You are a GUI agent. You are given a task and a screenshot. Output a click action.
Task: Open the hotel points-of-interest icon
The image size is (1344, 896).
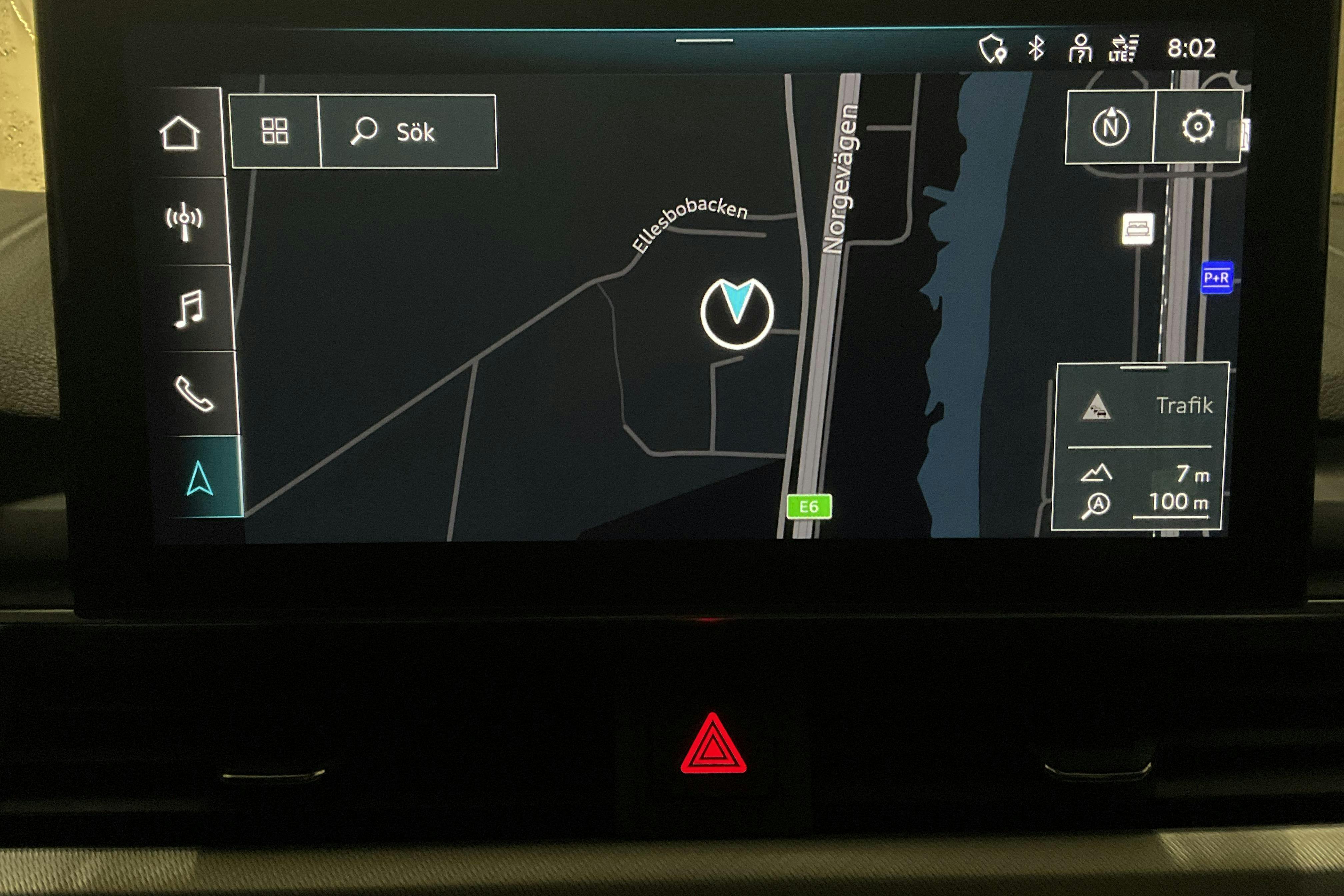tap(1138, 229)
